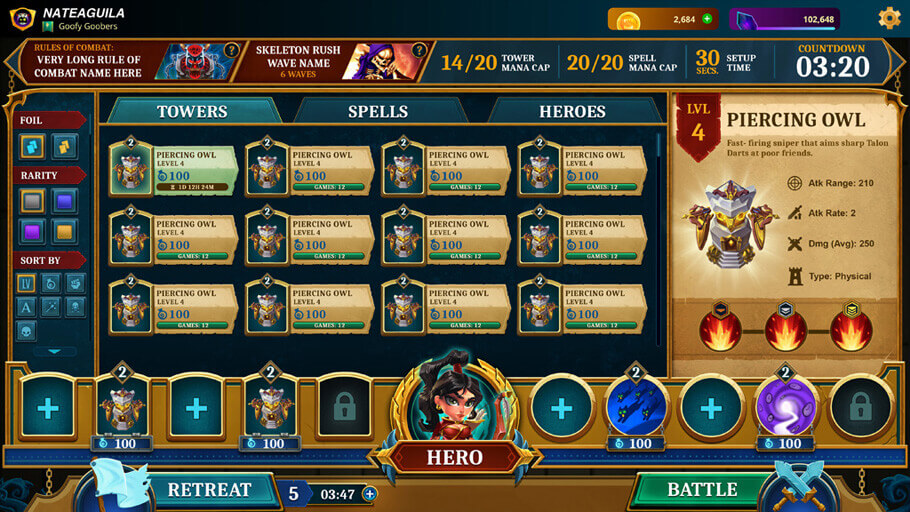This screenshot has height=512, width=910.
Task: Show help for the rule of combat
Action: click(231, 49)
